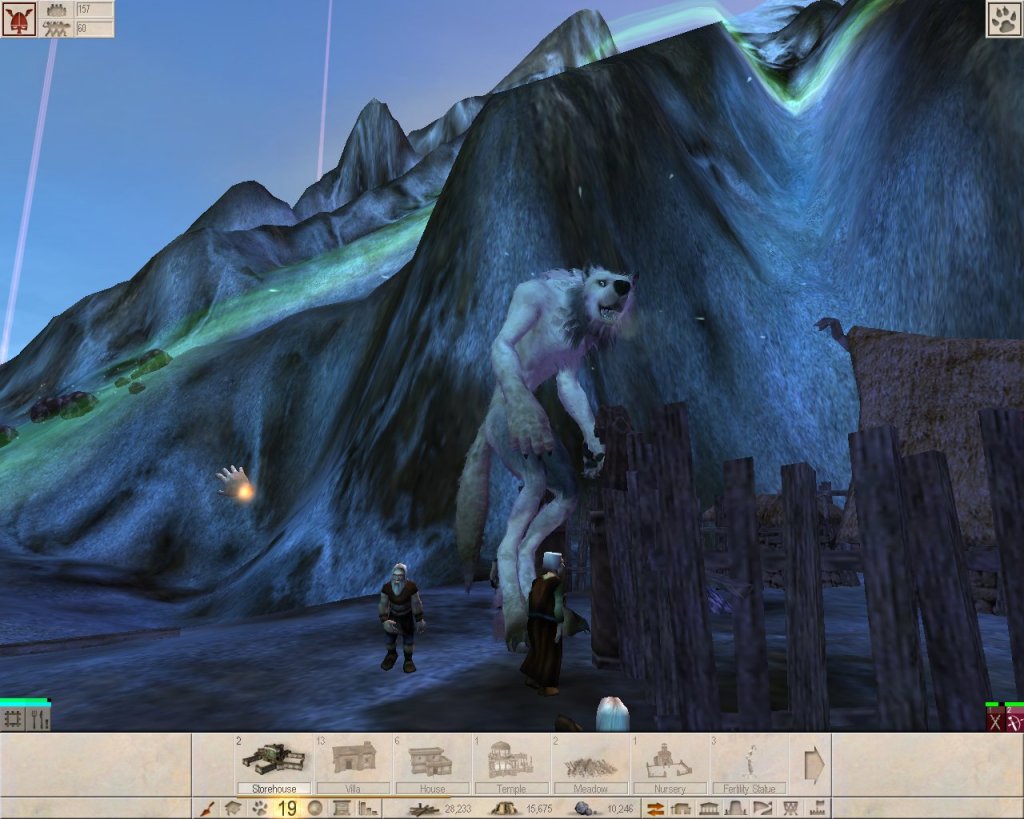1024x819 pixels.
Task: Click the red X icon
Action: 994,721
